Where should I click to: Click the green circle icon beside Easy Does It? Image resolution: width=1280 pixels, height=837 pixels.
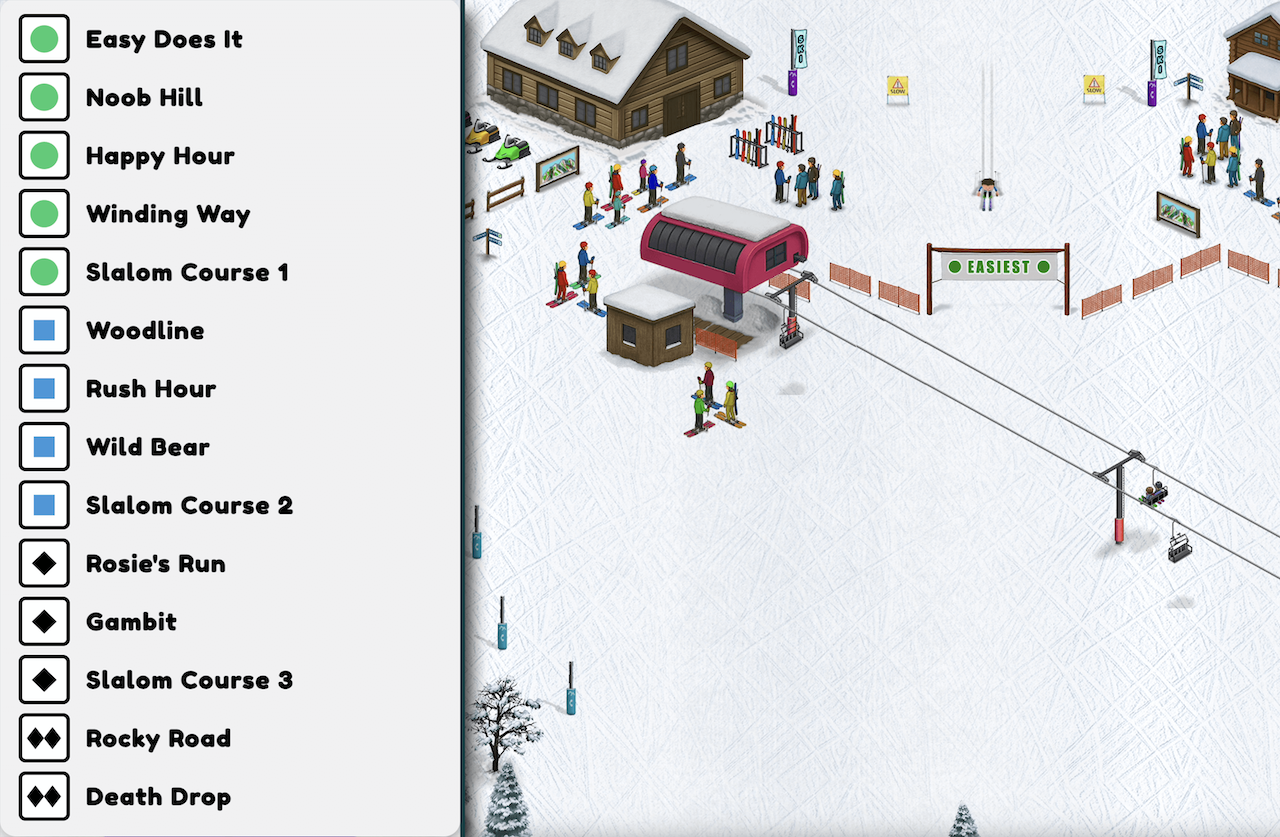pos(44,39)
